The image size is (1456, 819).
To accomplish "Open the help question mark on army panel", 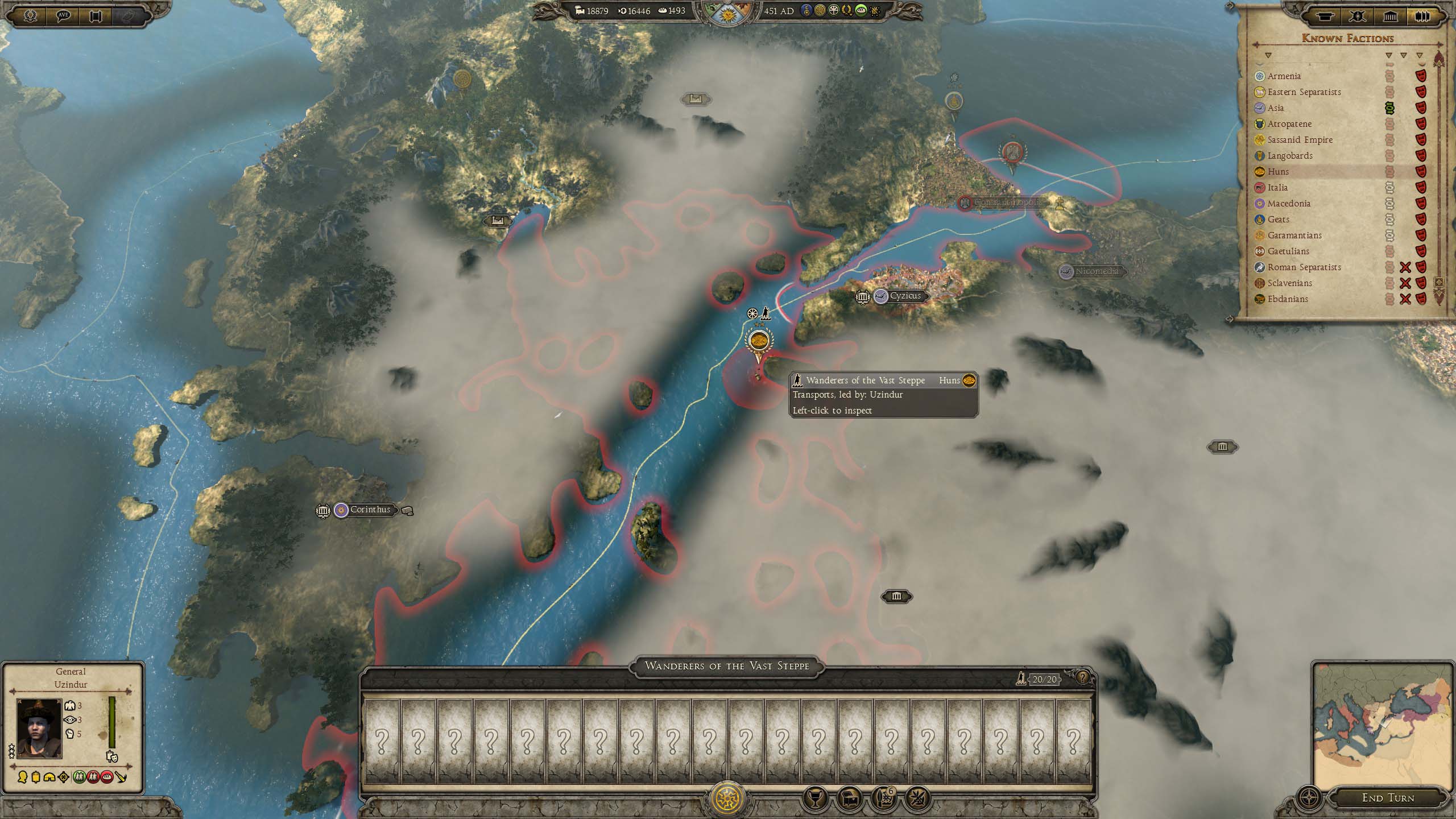I will [x=1082, y=678].
